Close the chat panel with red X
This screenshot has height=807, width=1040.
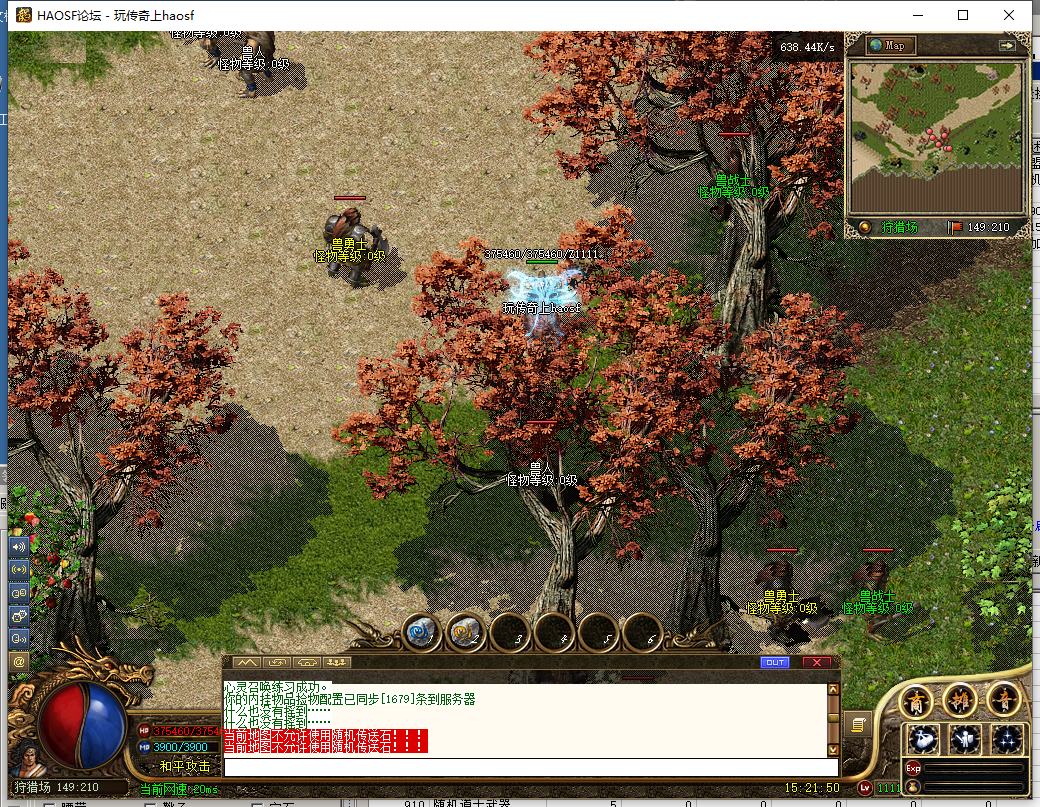click(x=816, y=662)
